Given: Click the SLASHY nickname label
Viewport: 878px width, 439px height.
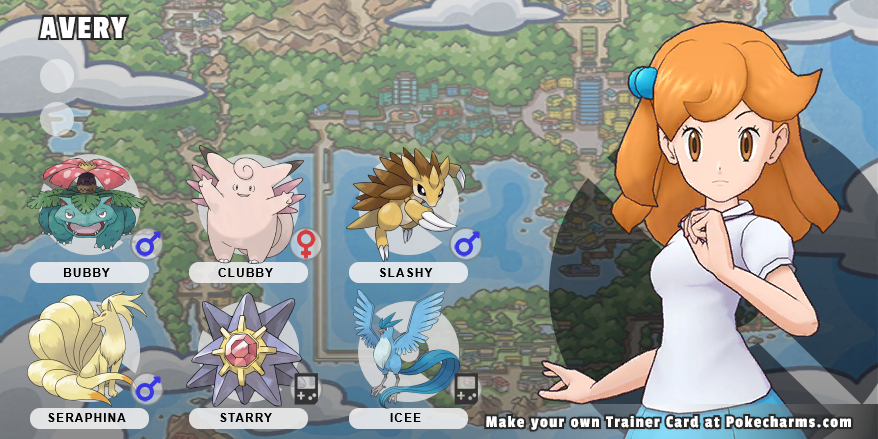Looking at the screenshot, I should coord(408,272).
